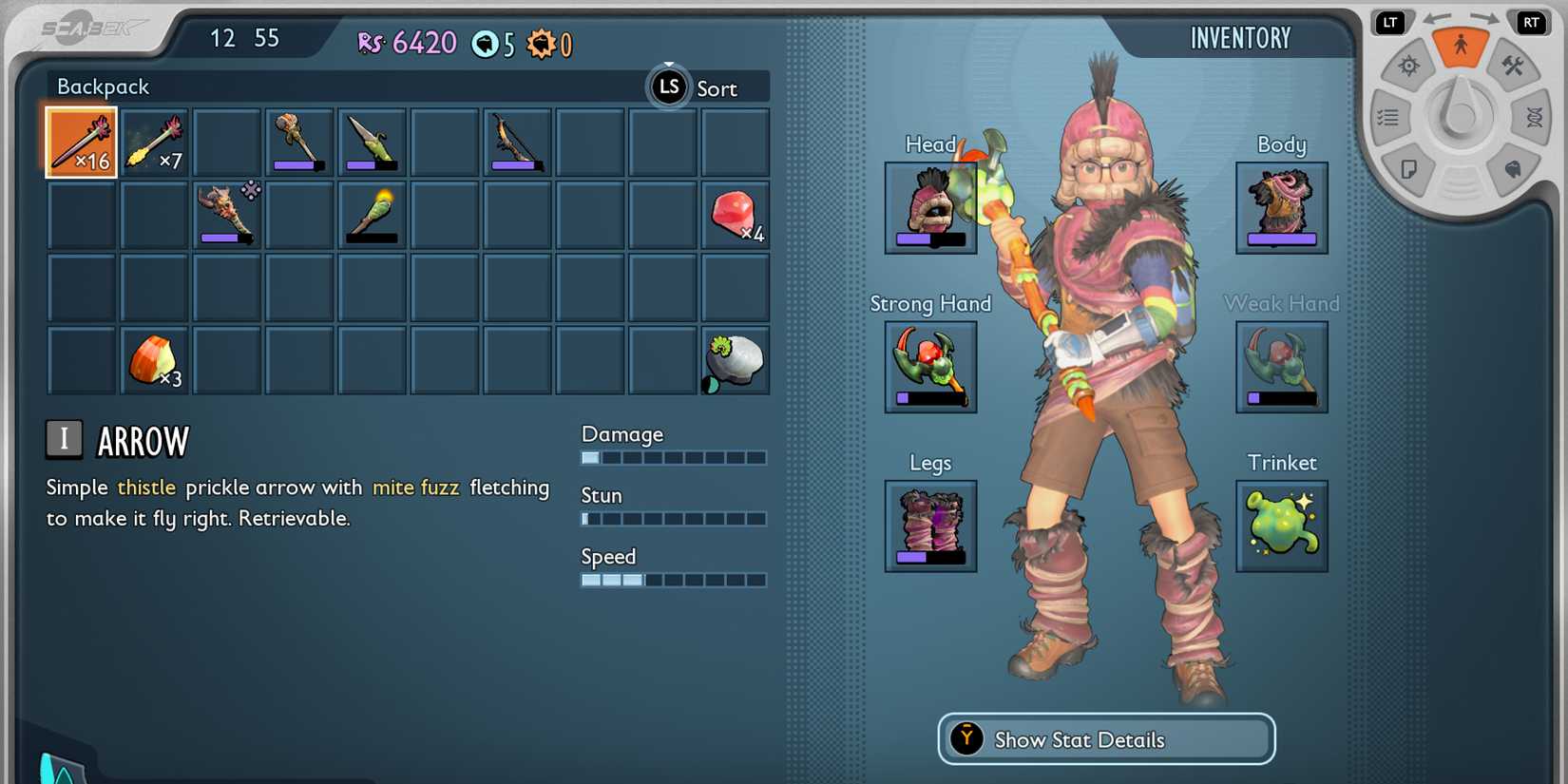This screenshot has height=784, width=1568.
Task: Switch to the molar tooth tab
Action: [1512, 170]
